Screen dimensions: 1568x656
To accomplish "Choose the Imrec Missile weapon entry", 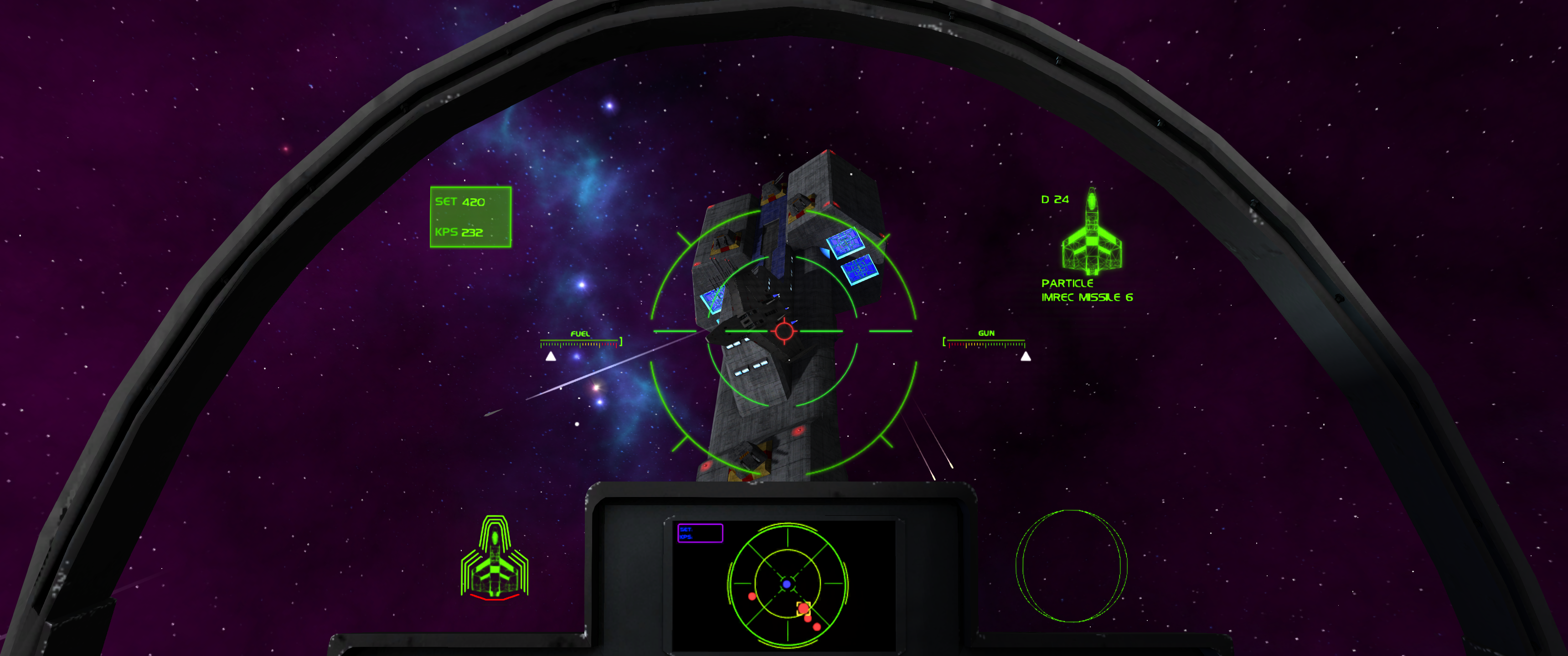I will [x=1086, y=297].
